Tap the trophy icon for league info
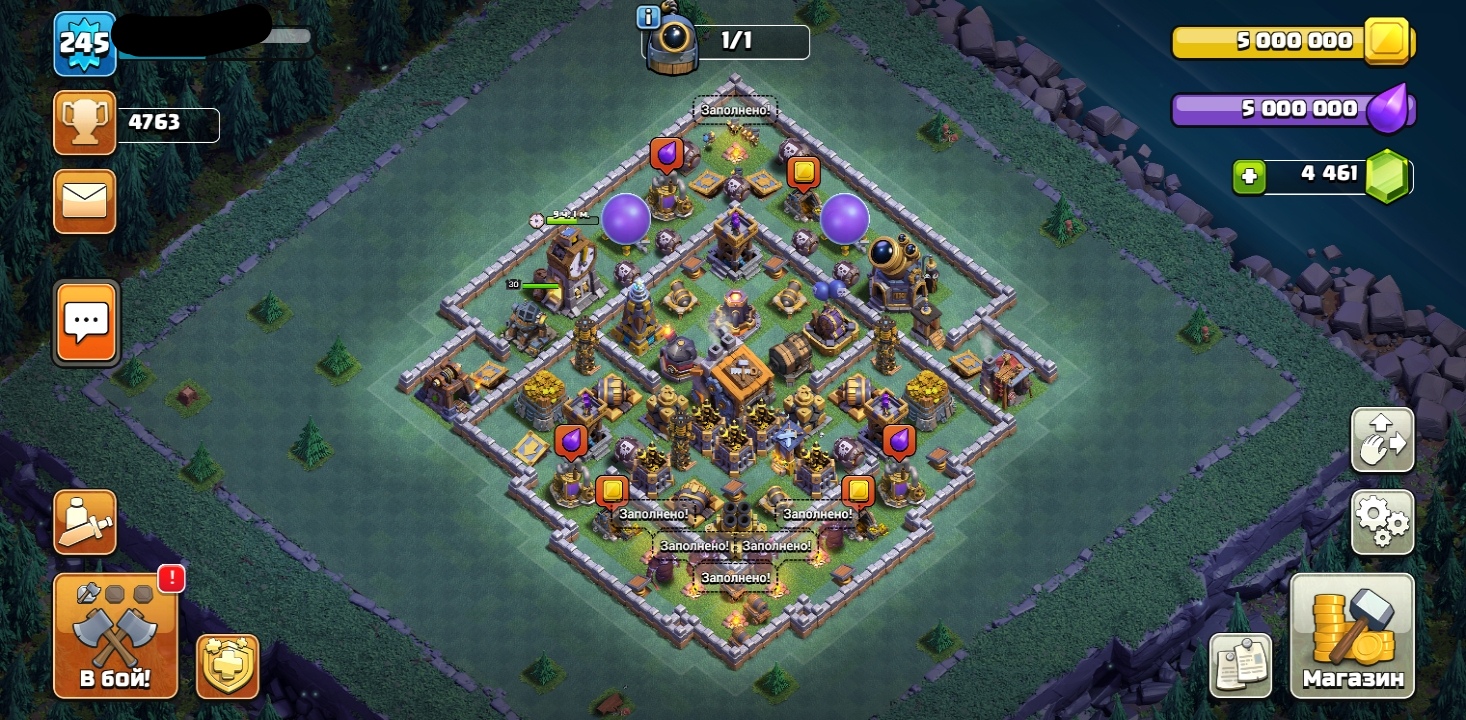Screen dimensions: 1466x720 point(85,123)
